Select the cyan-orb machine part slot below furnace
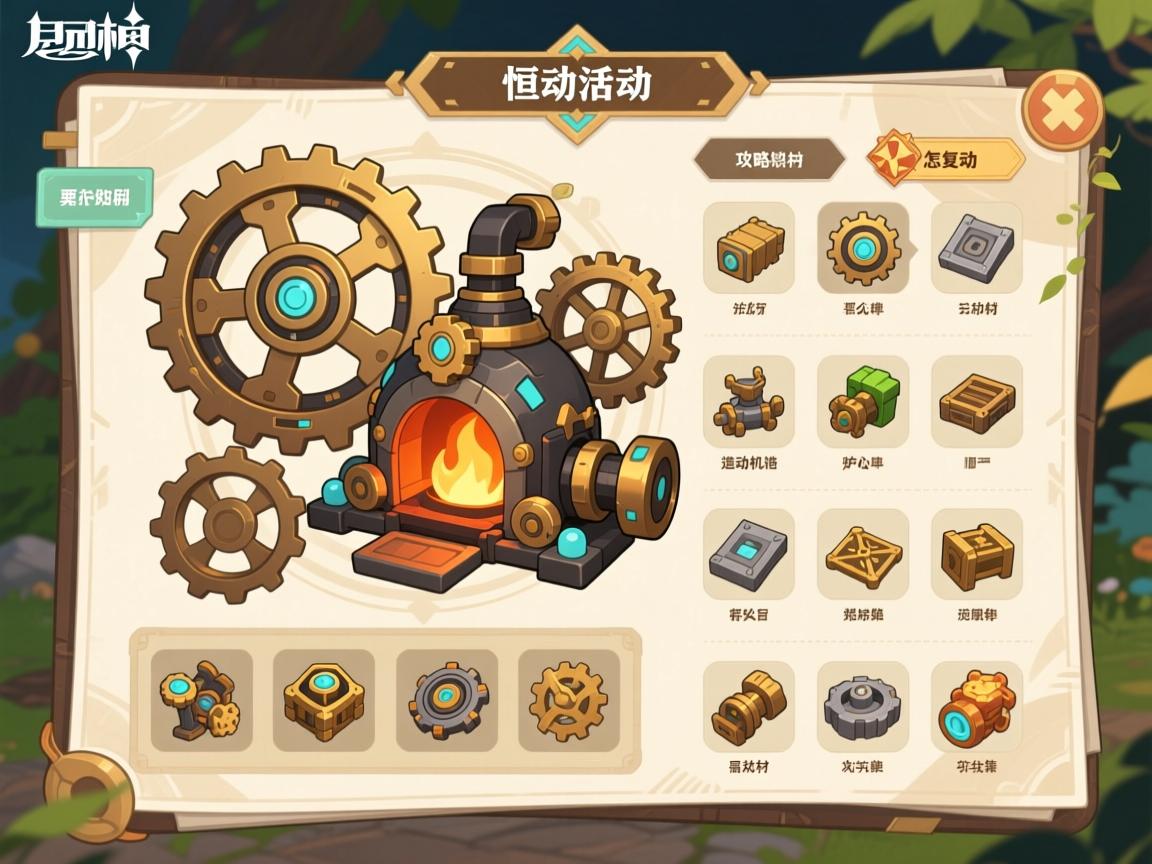 click(x=201, y=700)
